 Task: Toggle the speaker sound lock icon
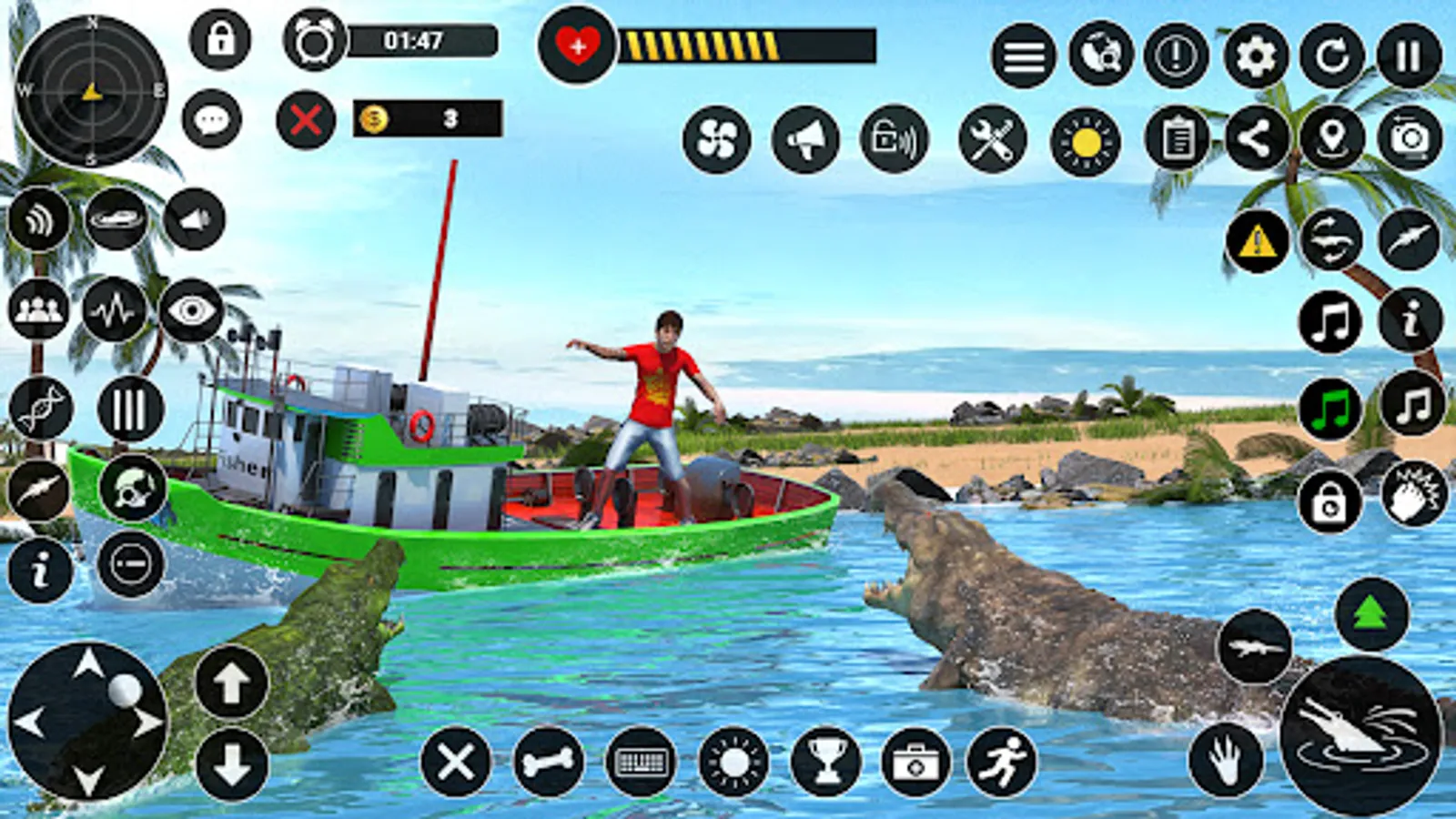[x=893, y=138]
